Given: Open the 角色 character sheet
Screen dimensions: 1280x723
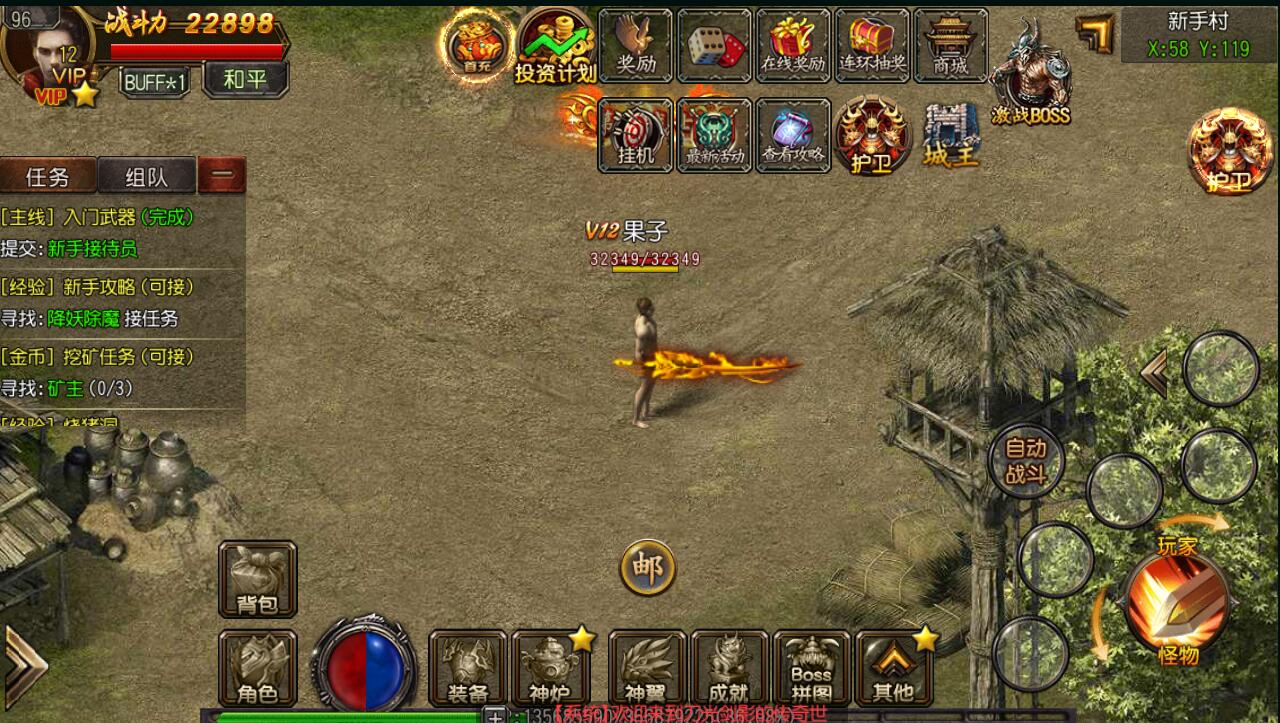Looking at the screenshot, I should [257, 668].
